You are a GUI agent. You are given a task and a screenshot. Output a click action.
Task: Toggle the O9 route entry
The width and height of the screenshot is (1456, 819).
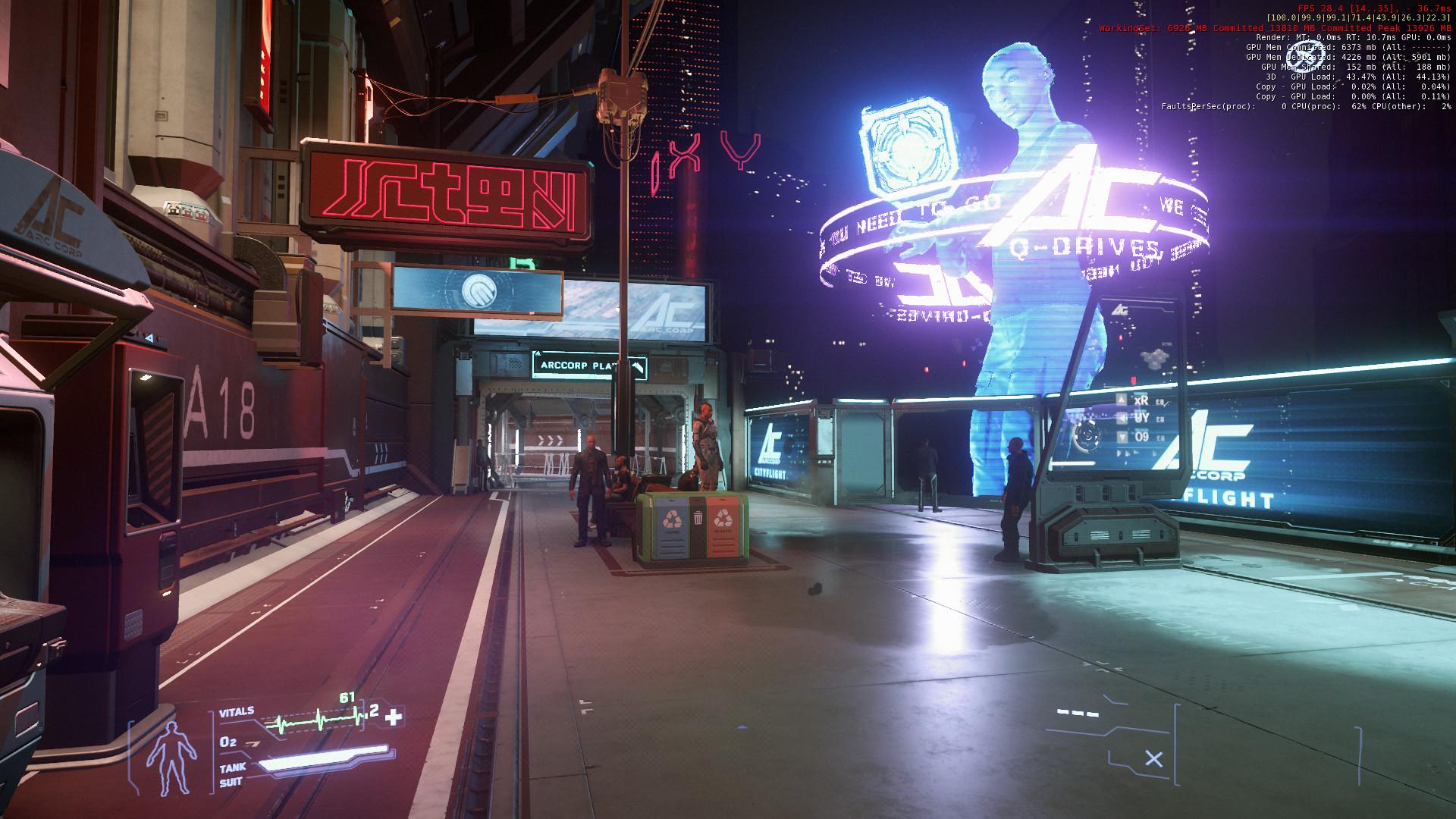[x=1141, y=437]
